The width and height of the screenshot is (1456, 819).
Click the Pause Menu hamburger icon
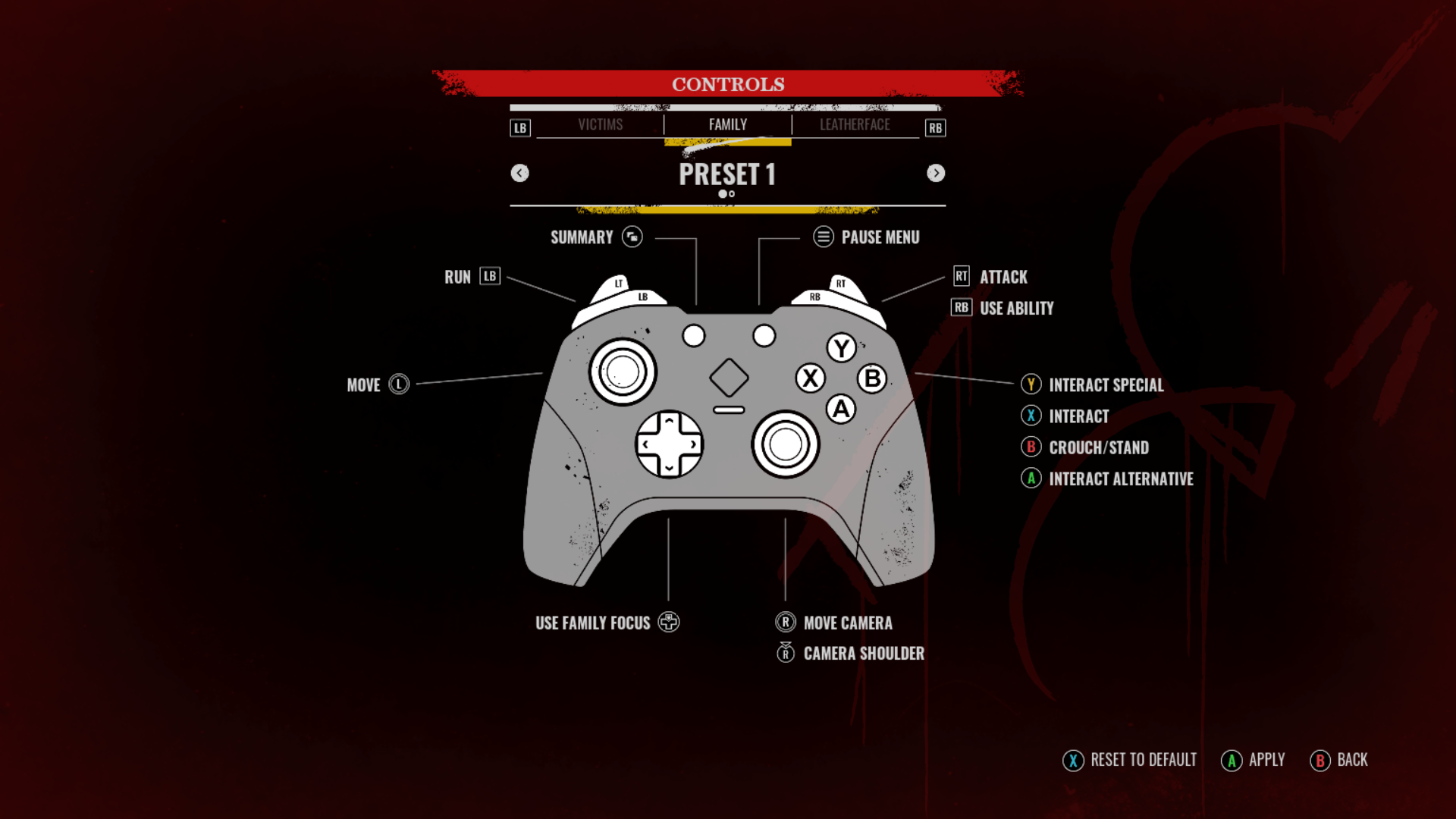point(823,237)
